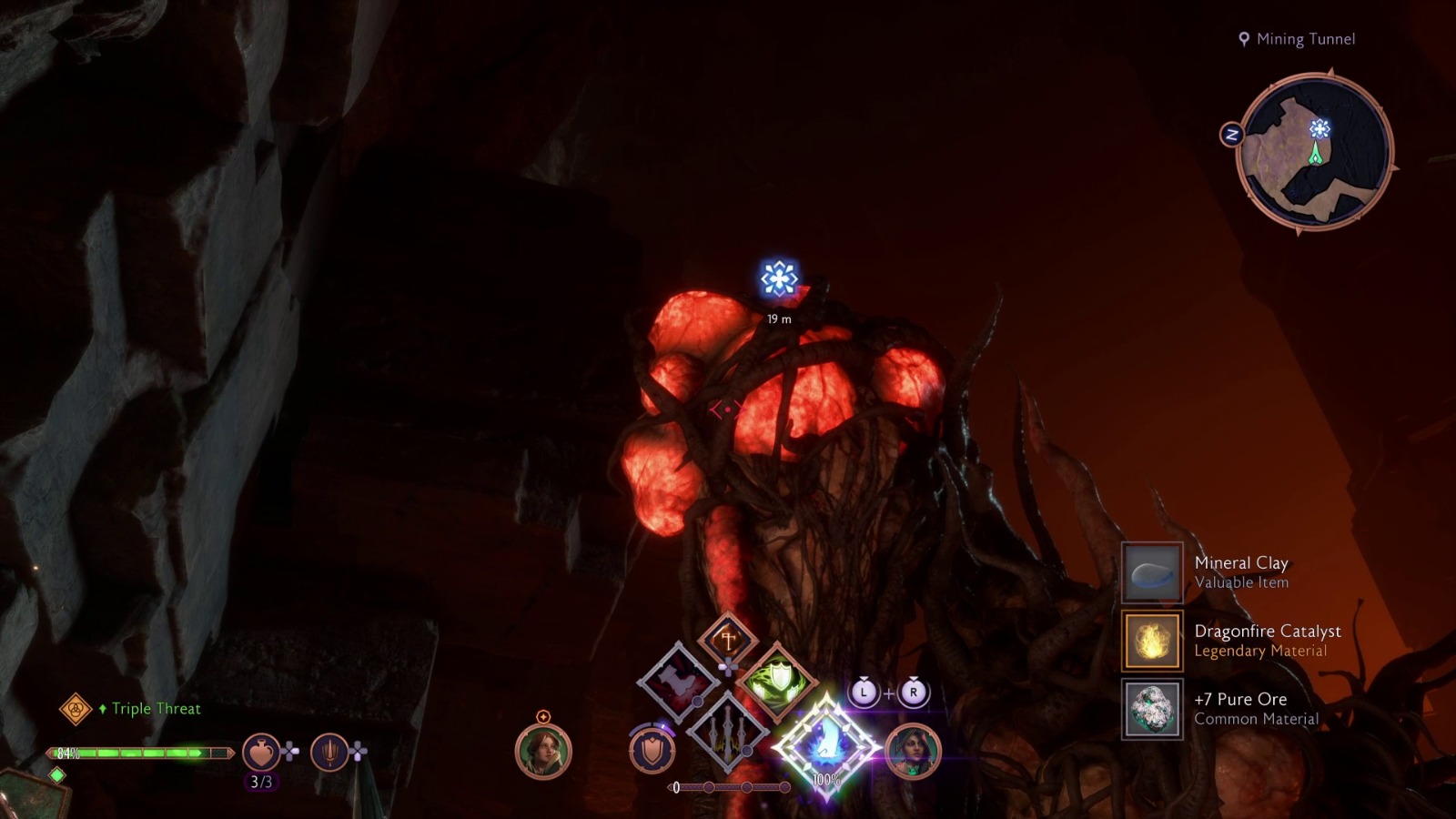Select the dagger consumable icon near health bar
Screen dimensions: 1456x819
(331, 752)
